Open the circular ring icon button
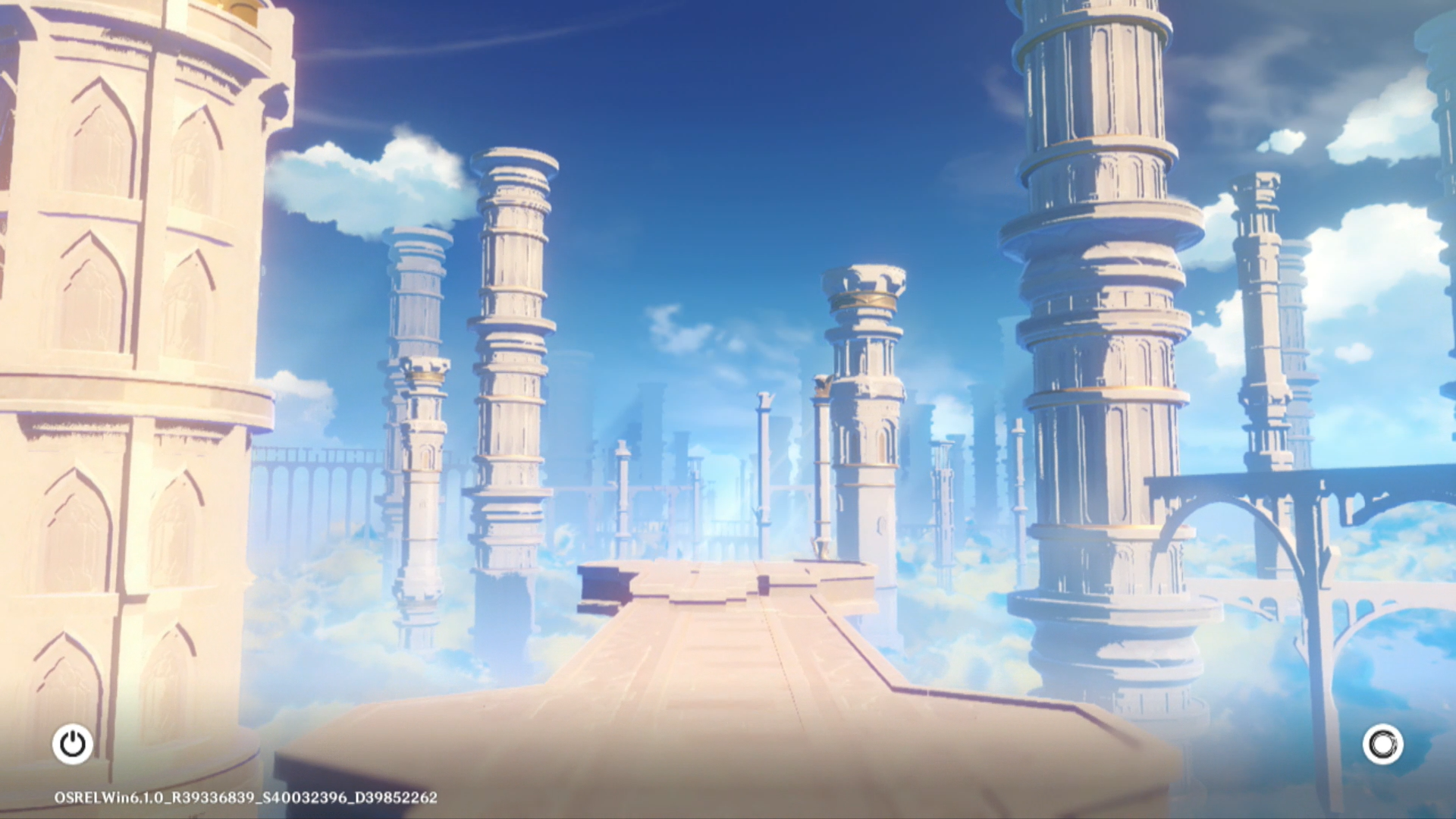 point(1382,745)
